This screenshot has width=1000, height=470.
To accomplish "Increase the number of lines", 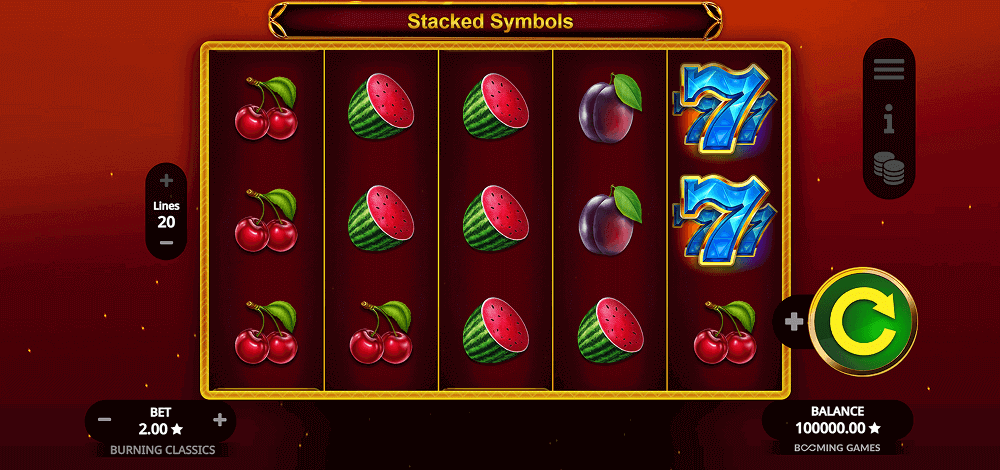I will click(166, 181).
